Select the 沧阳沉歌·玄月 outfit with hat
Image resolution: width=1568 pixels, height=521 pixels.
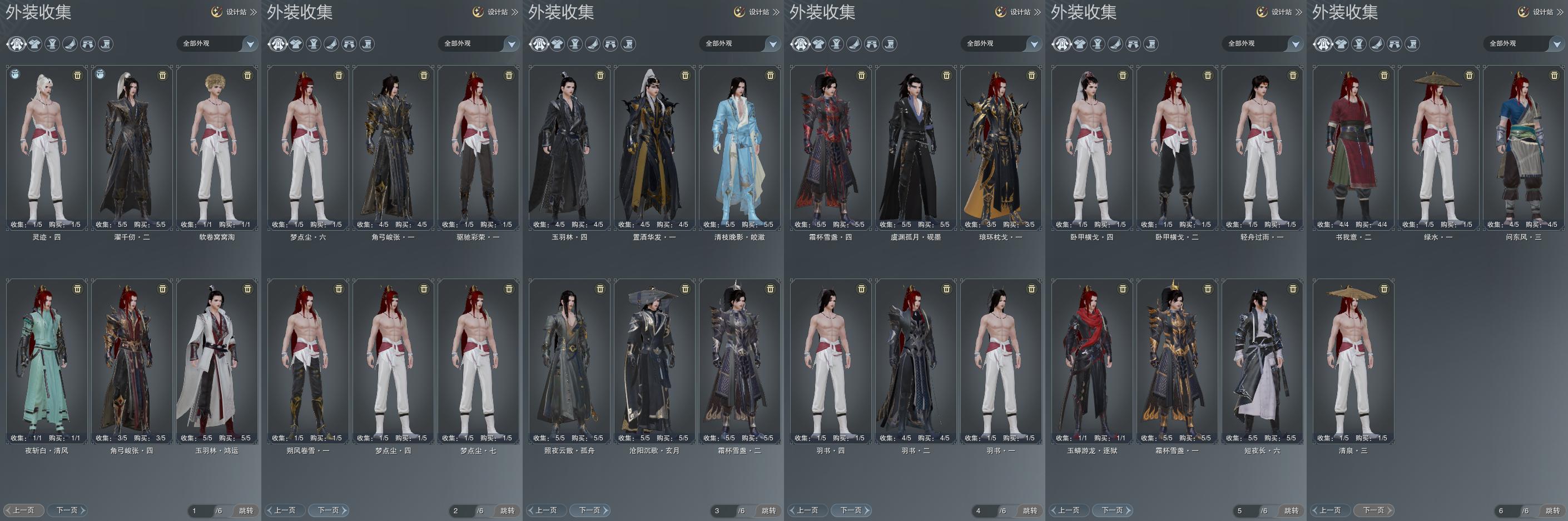pyautogui.click(x=654, y=360)
